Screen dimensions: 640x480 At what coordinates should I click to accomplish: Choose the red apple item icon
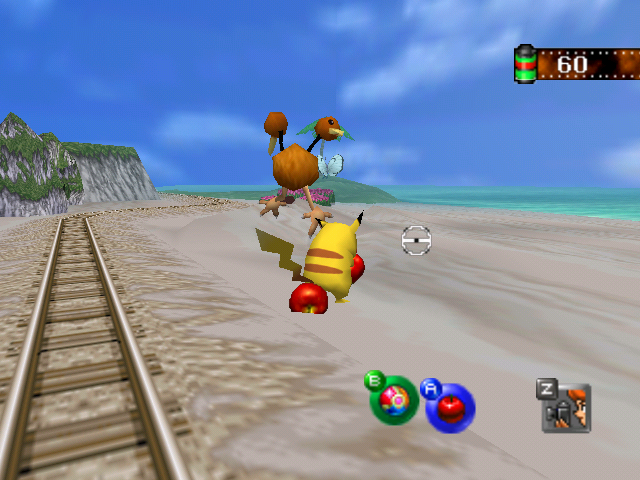451,407
